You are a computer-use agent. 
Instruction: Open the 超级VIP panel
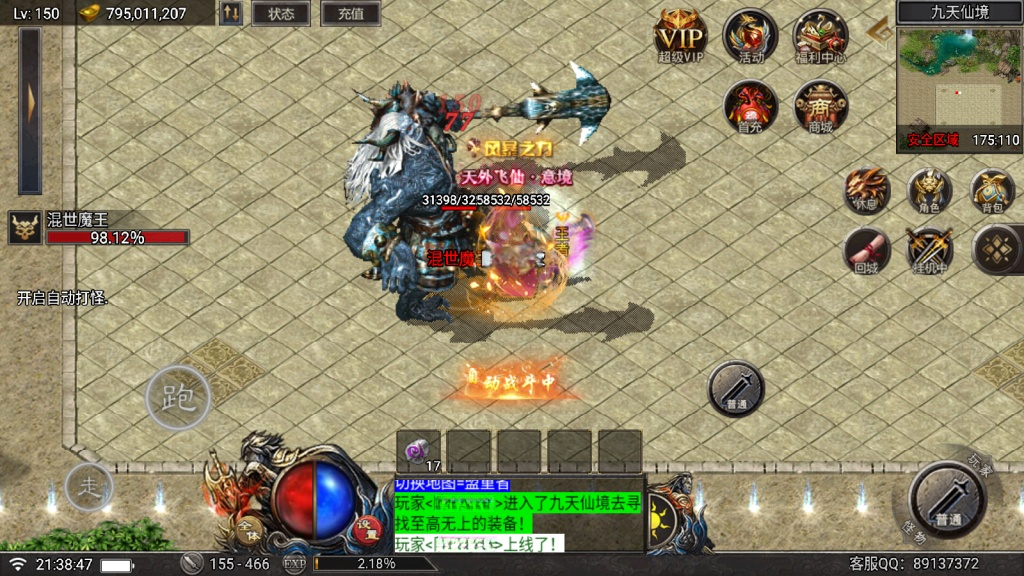pyautogui.click(x=680, y=36)
